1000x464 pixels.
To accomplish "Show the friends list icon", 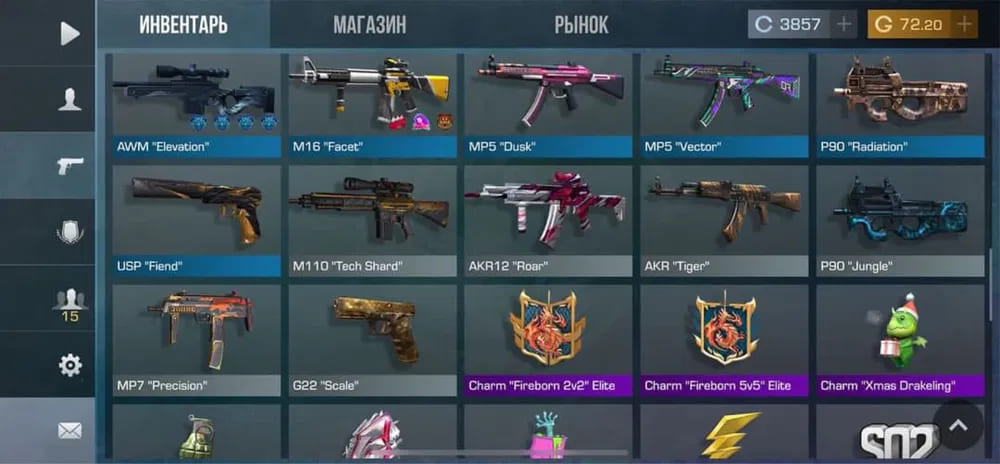I will coord(69,299).
